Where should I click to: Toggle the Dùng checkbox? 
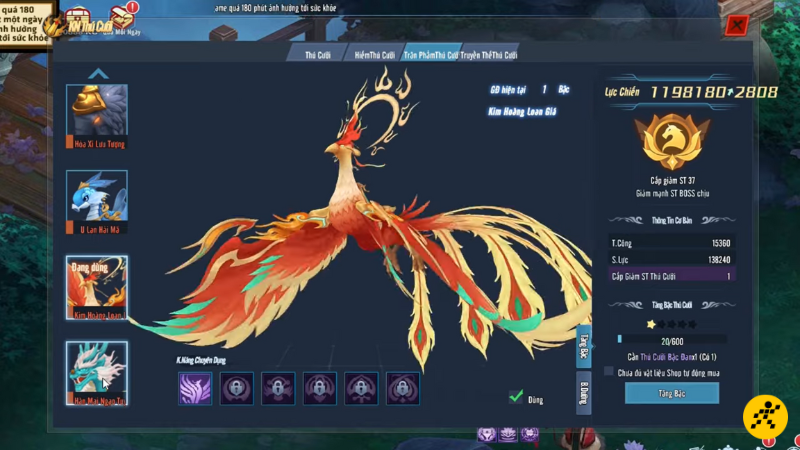[x=516, y=398]
